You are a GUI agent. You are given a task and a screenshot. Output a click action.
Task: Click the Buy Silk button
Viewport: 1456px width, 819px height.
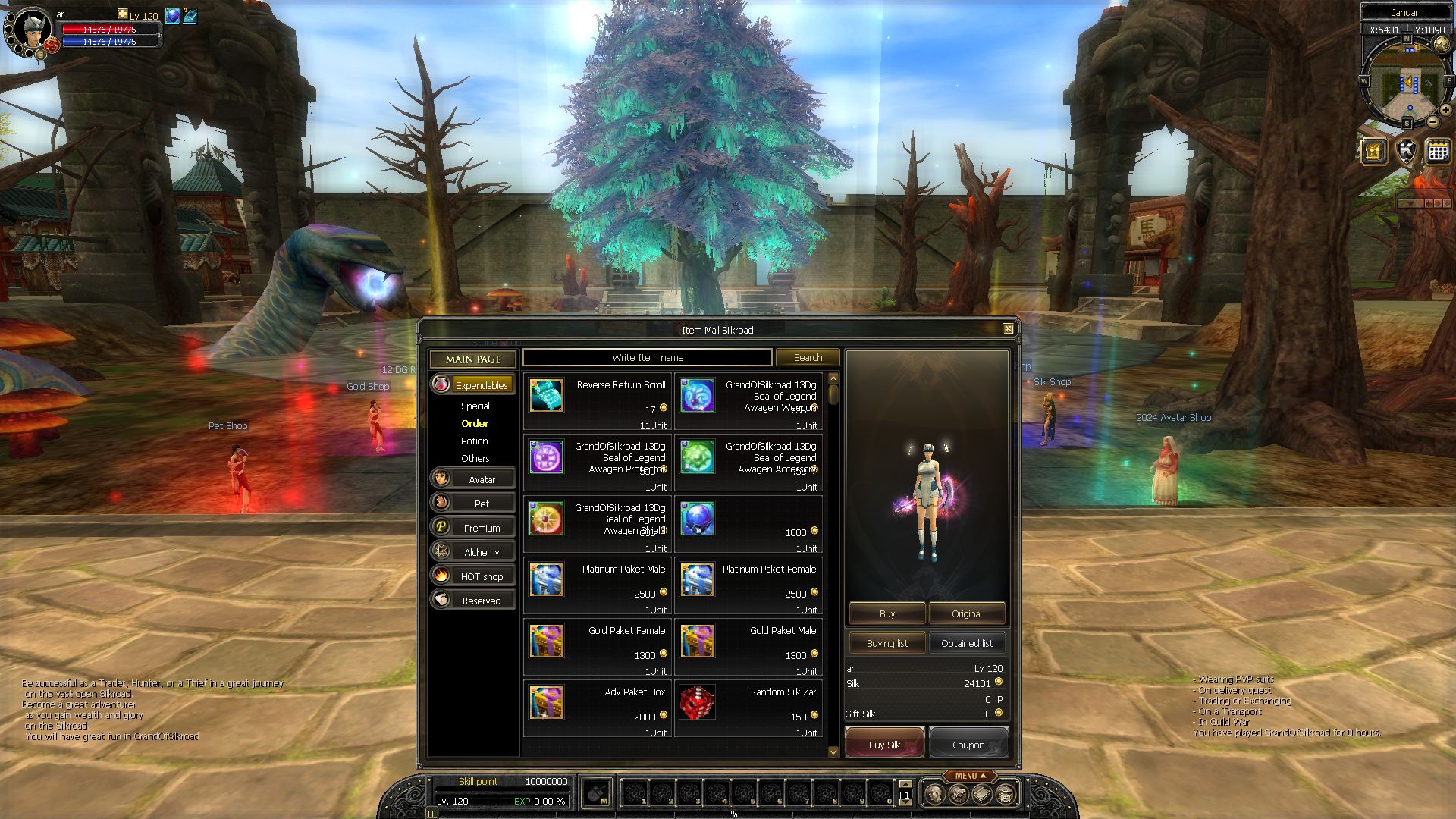click(884, 745)
